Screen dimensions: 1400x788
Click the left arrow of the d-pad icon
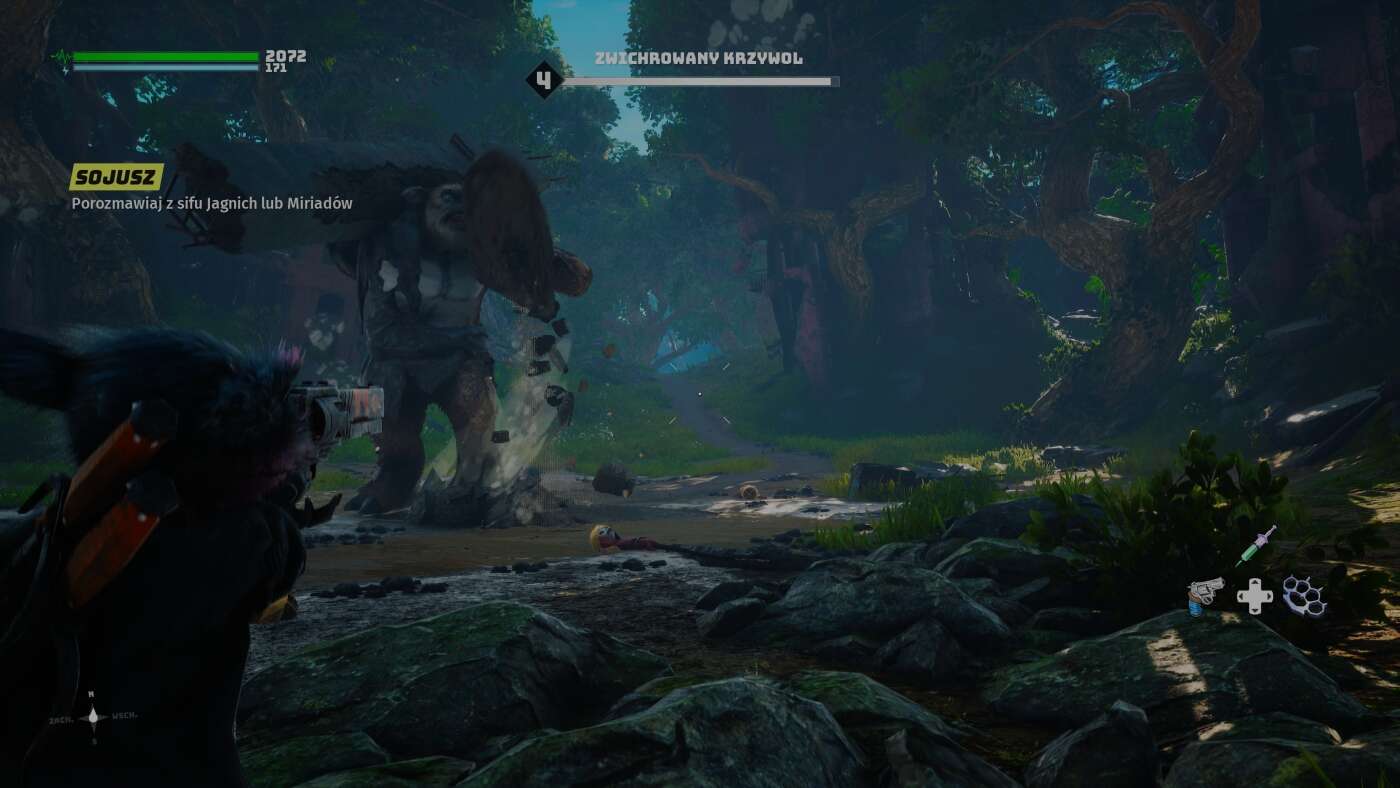pos(1240,597)
